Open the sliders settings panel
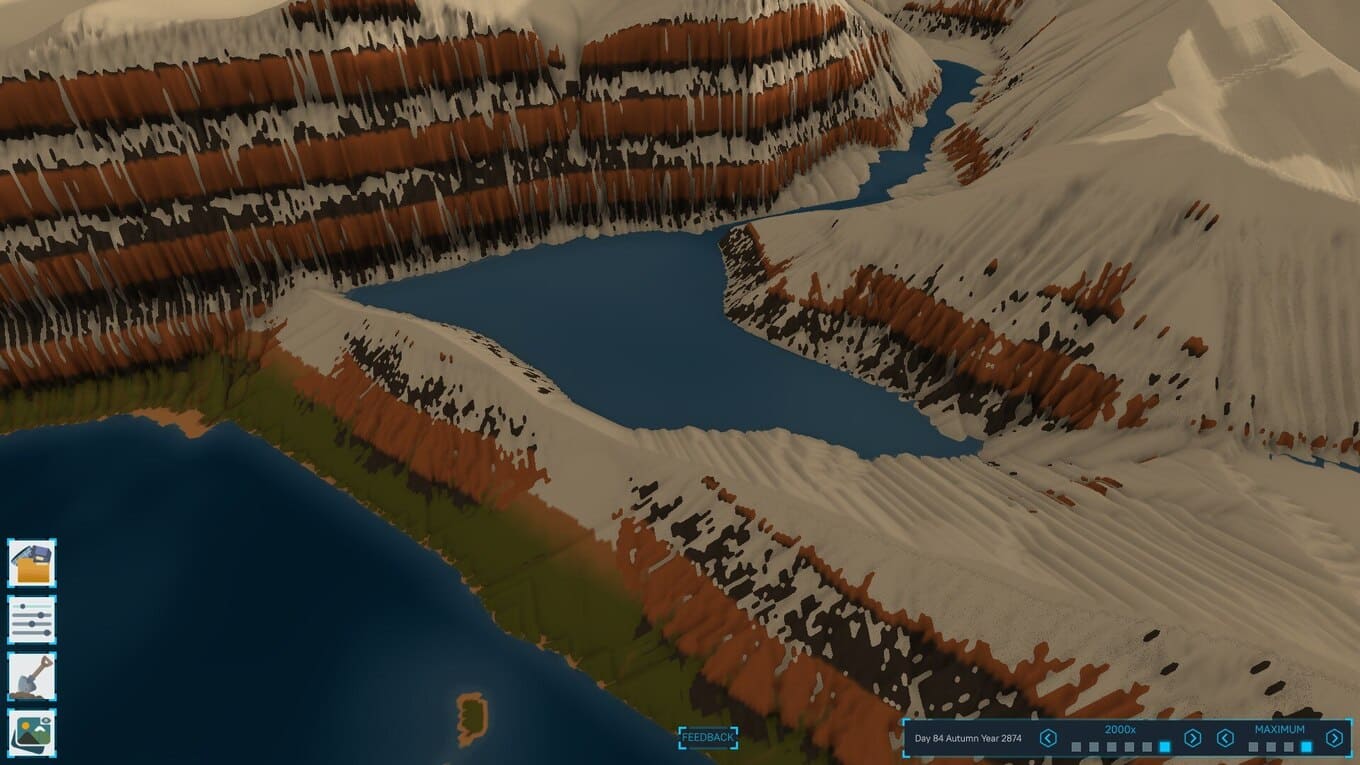Screen dimensions: 1360x765 32,620
